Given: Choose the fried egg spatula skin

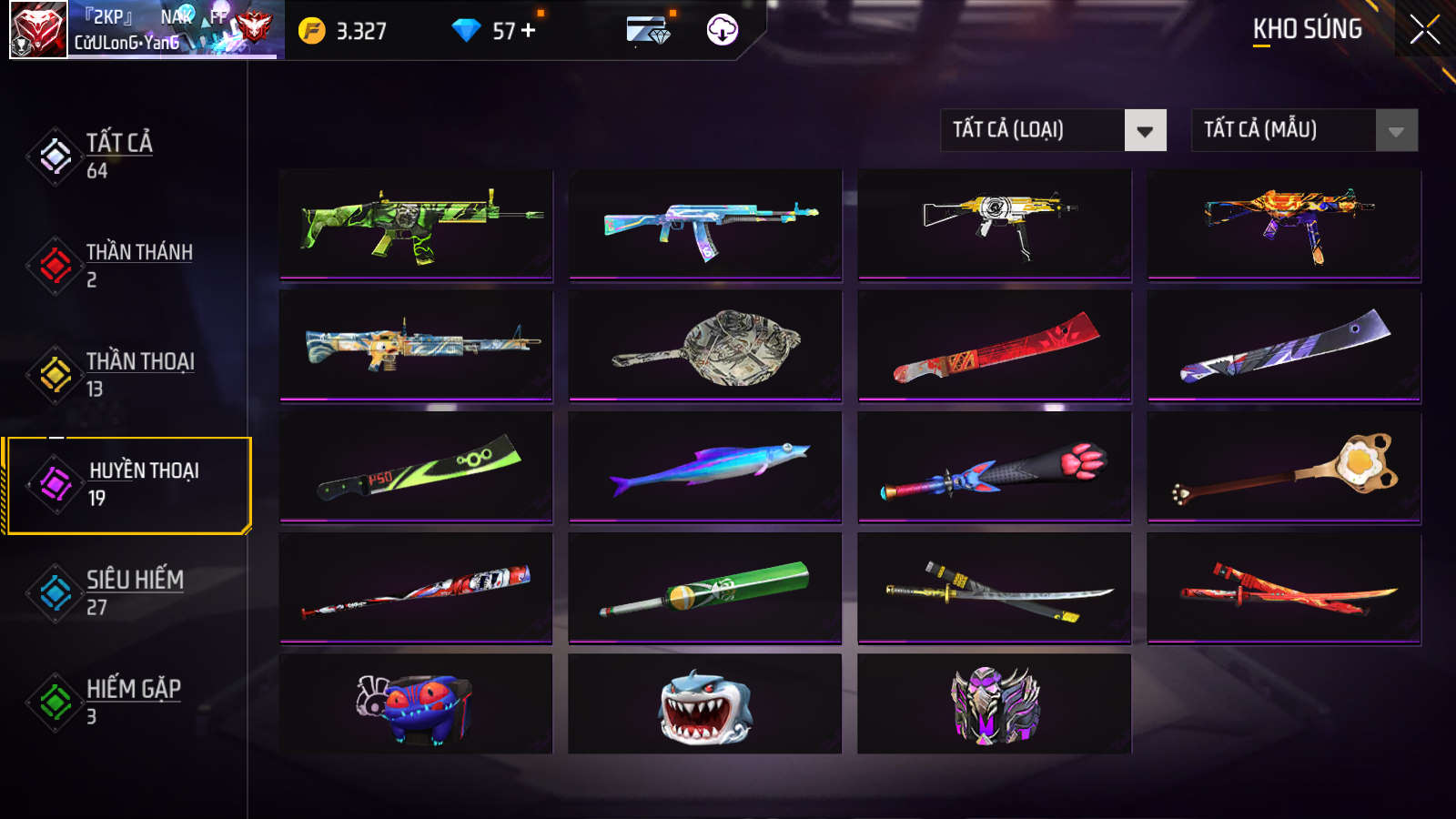Looking at the screenshot, I should point(1284,467).
